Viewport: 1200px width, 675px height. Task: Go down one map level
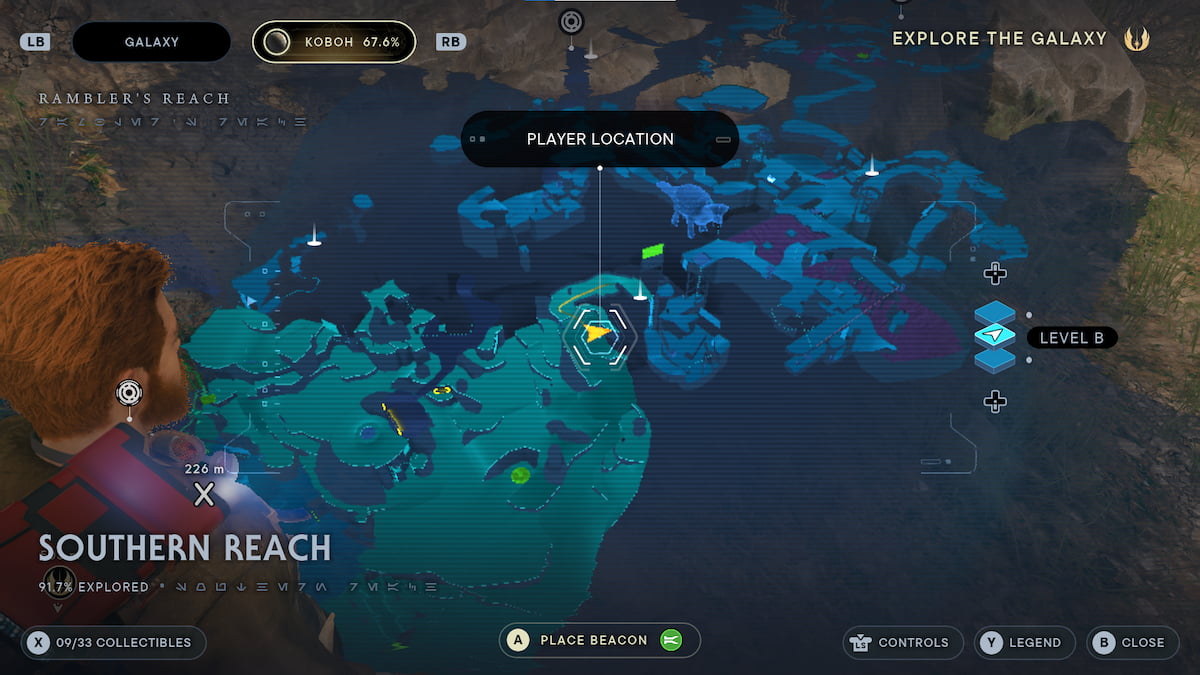[994, 402]
